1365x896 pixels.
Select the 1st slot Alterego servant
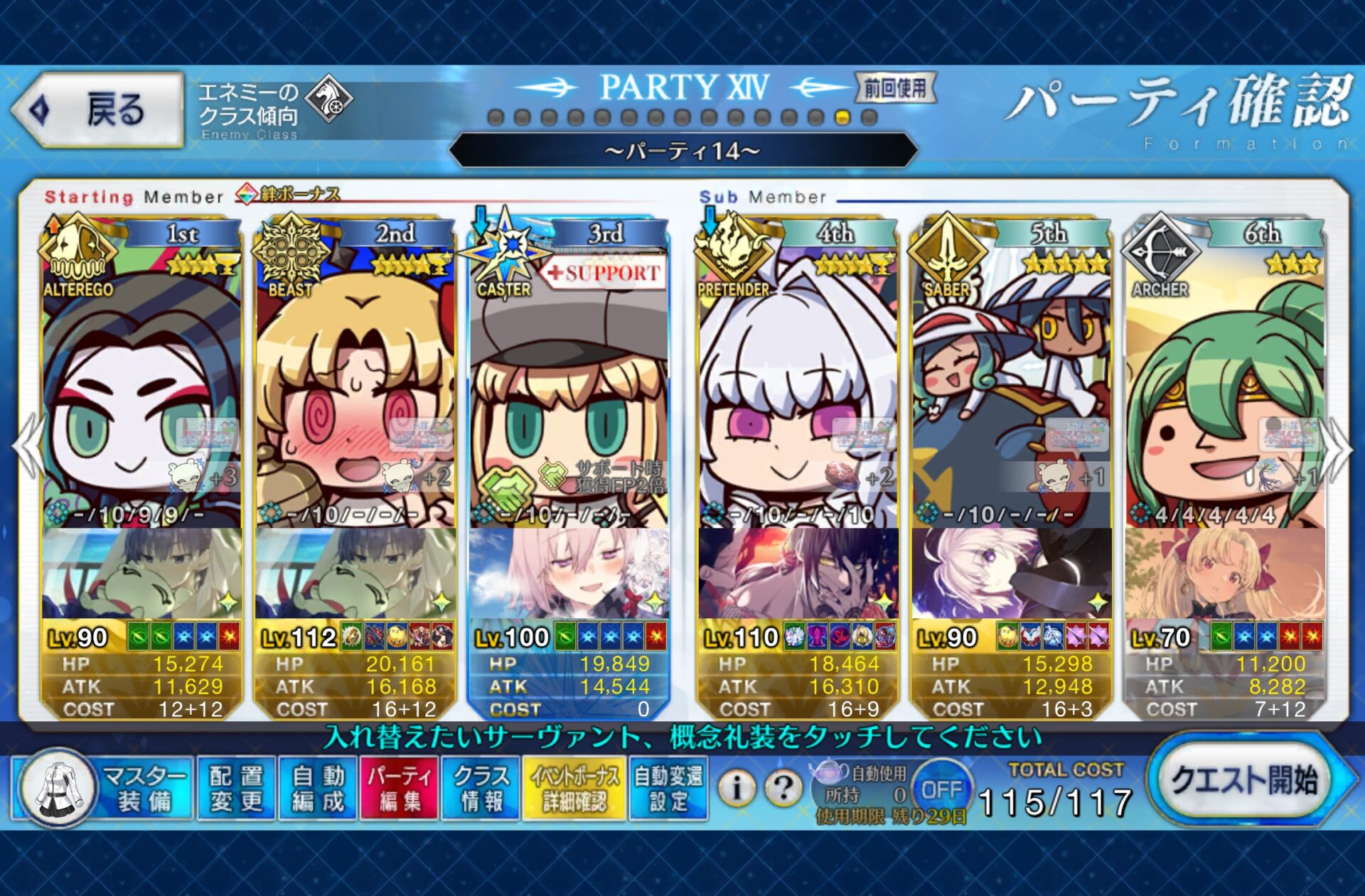point(141,384)
